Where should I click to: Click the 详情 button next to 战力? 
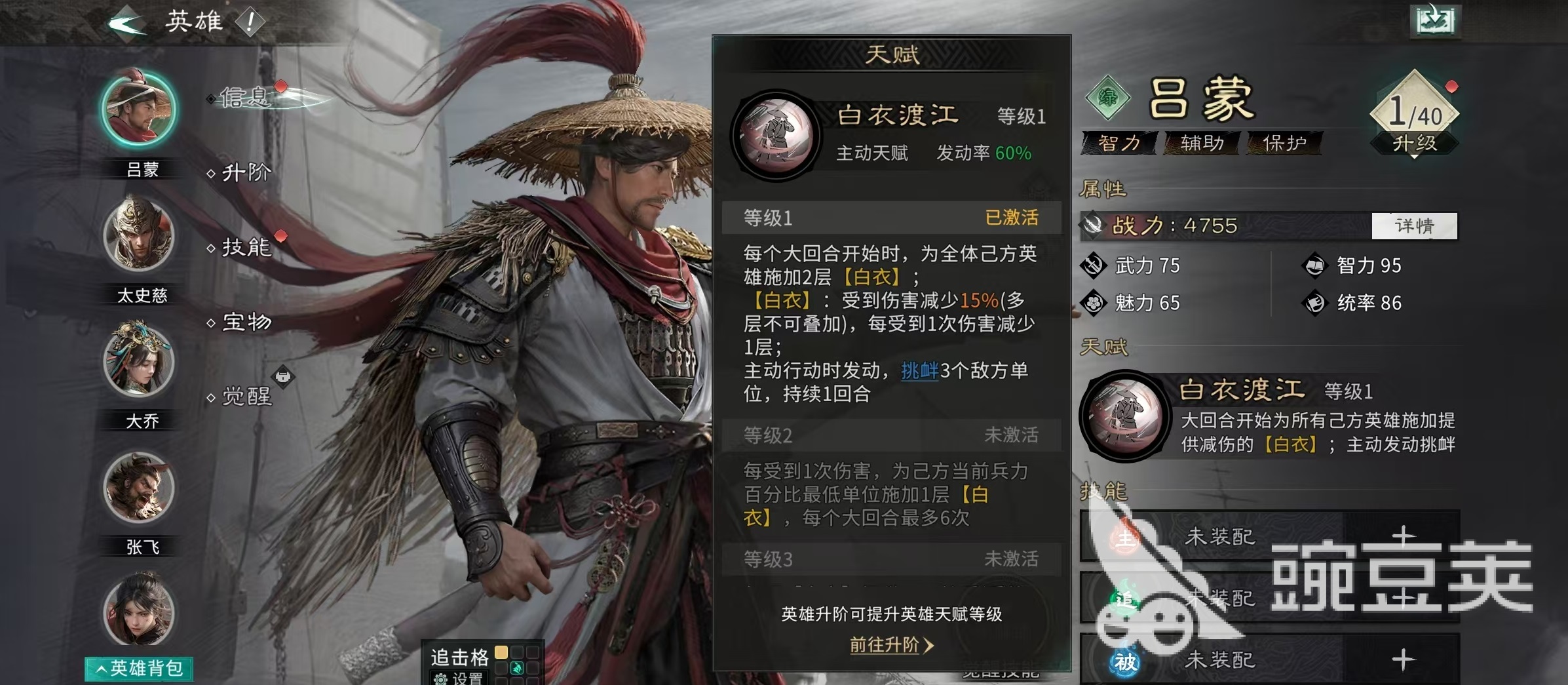coord(1413,226)
